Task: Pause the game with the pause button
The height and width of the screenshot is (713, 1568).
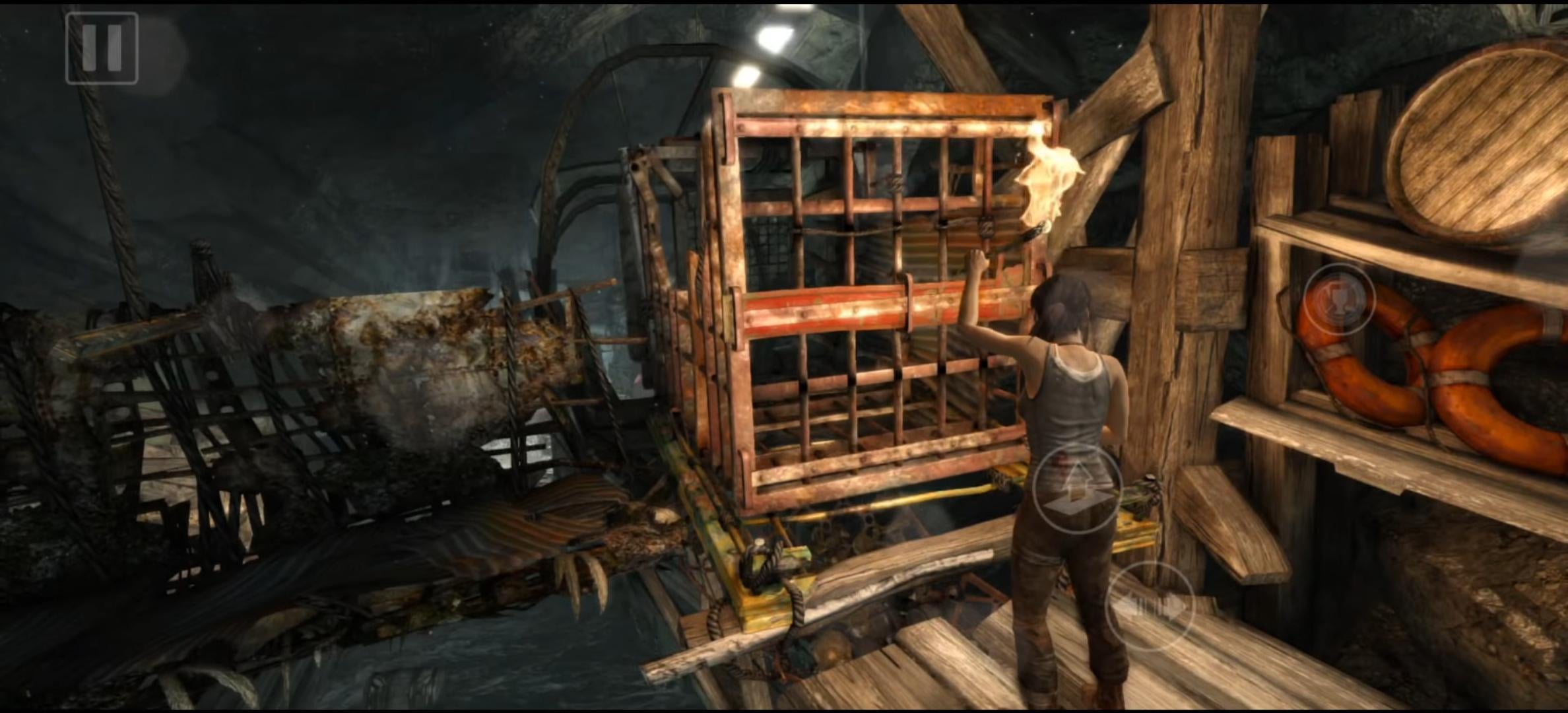Action: click(x=102, y=48)
